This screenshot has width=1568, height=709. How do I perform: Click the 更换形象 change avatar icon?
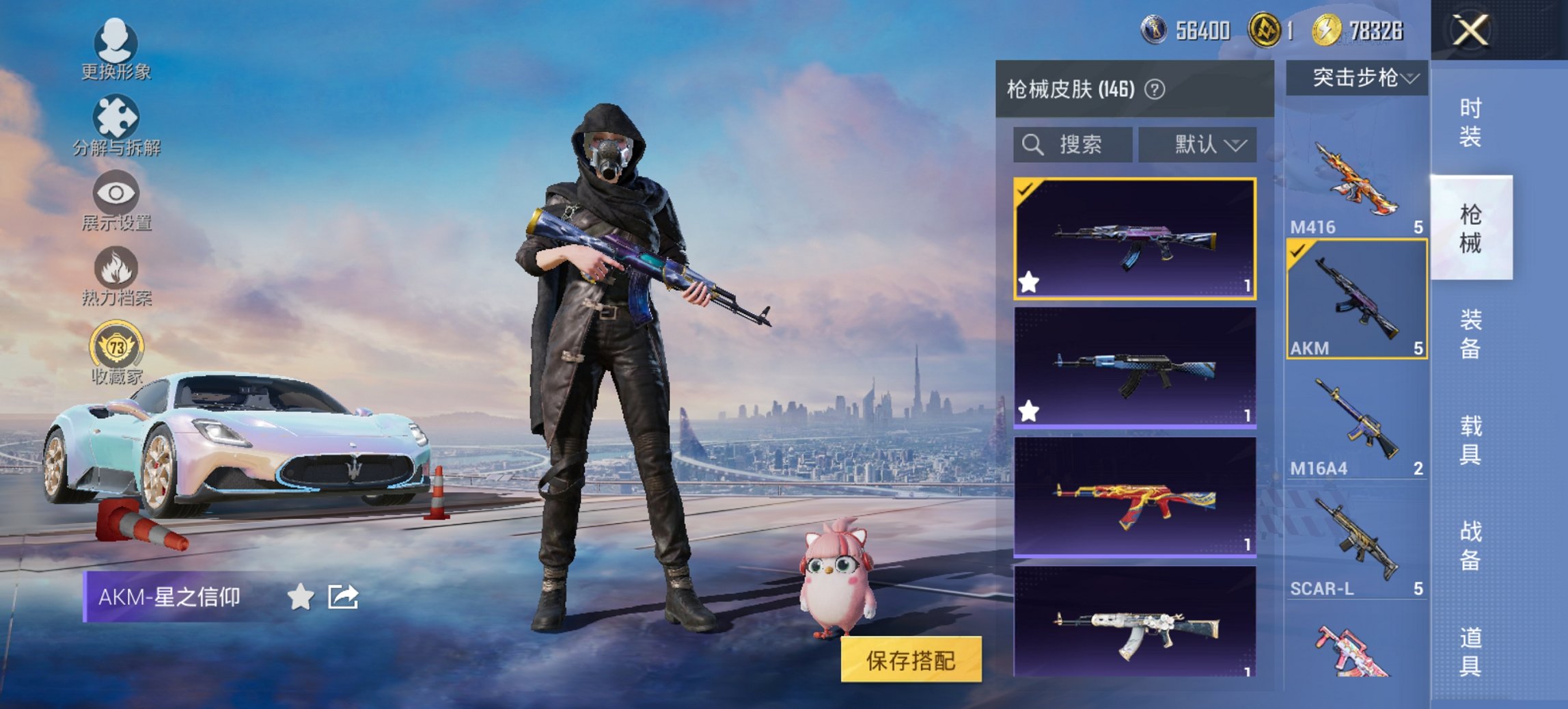point(116,42)
